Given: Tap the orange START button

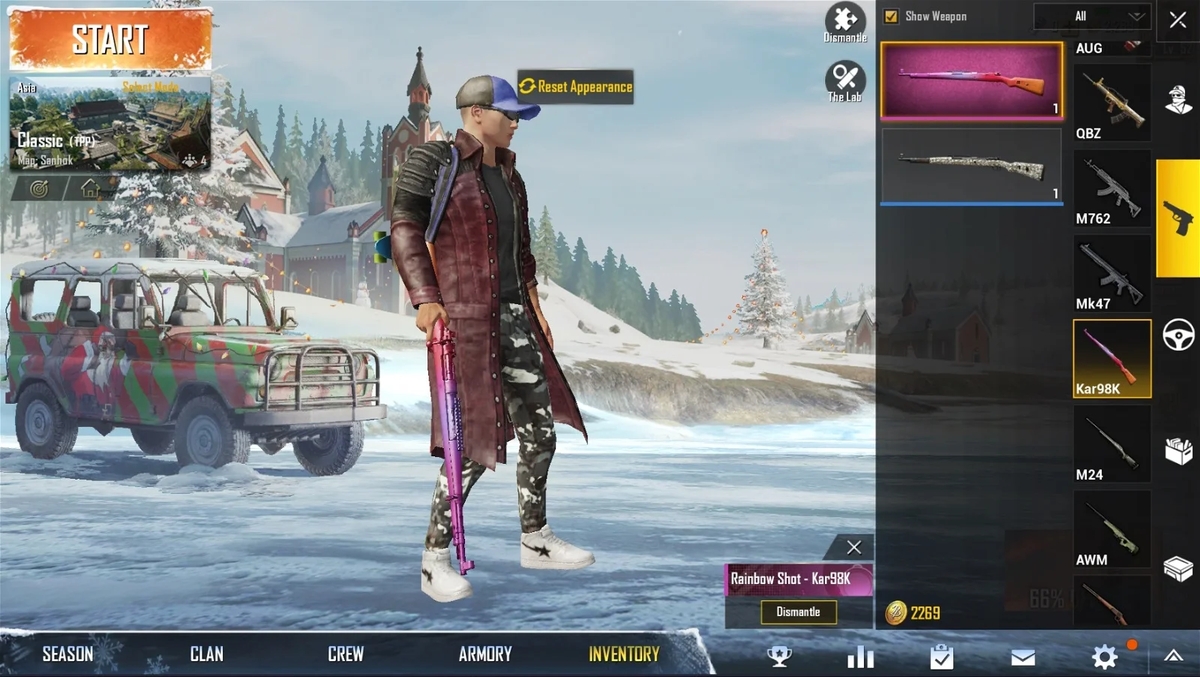Looking at the screenshot, I should [110, 39].
